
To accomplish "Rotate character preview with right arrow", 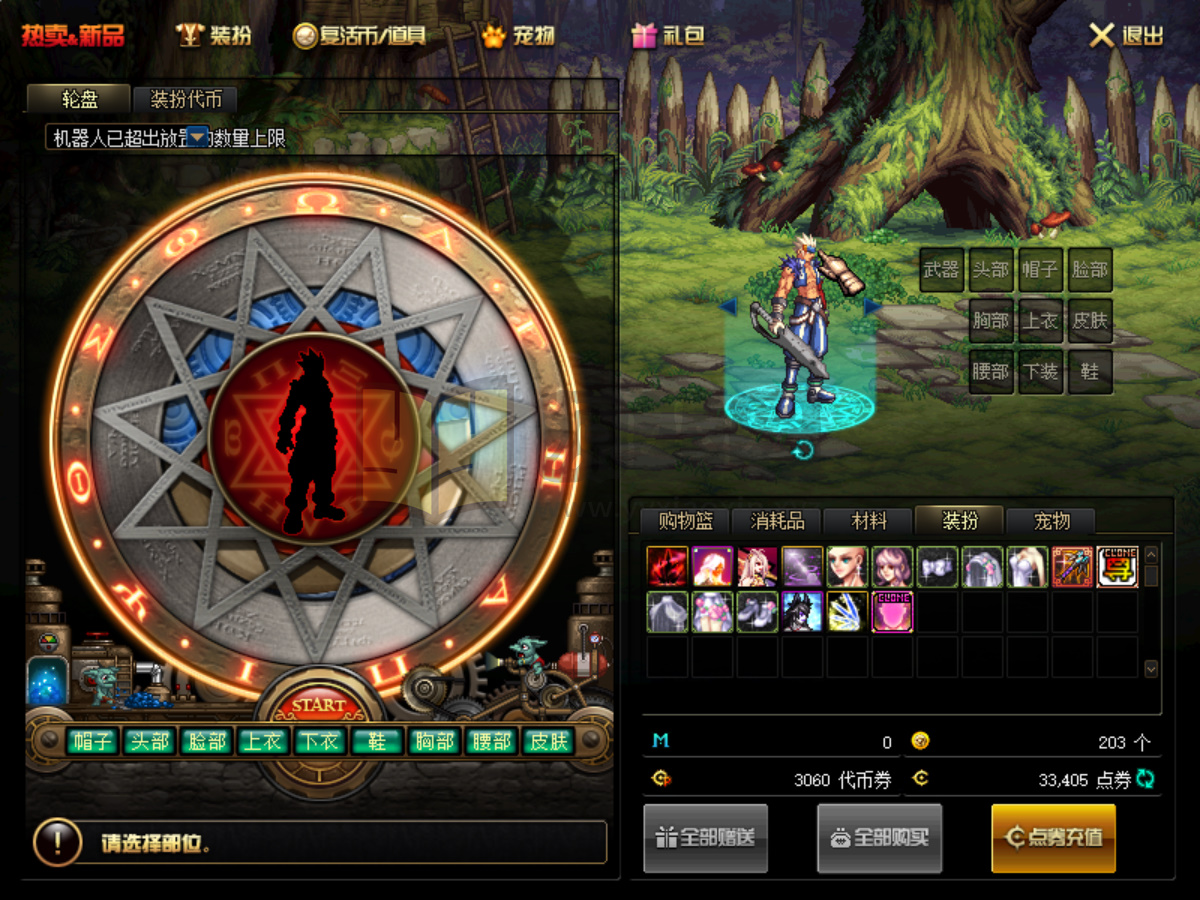I will pos(872,307).
